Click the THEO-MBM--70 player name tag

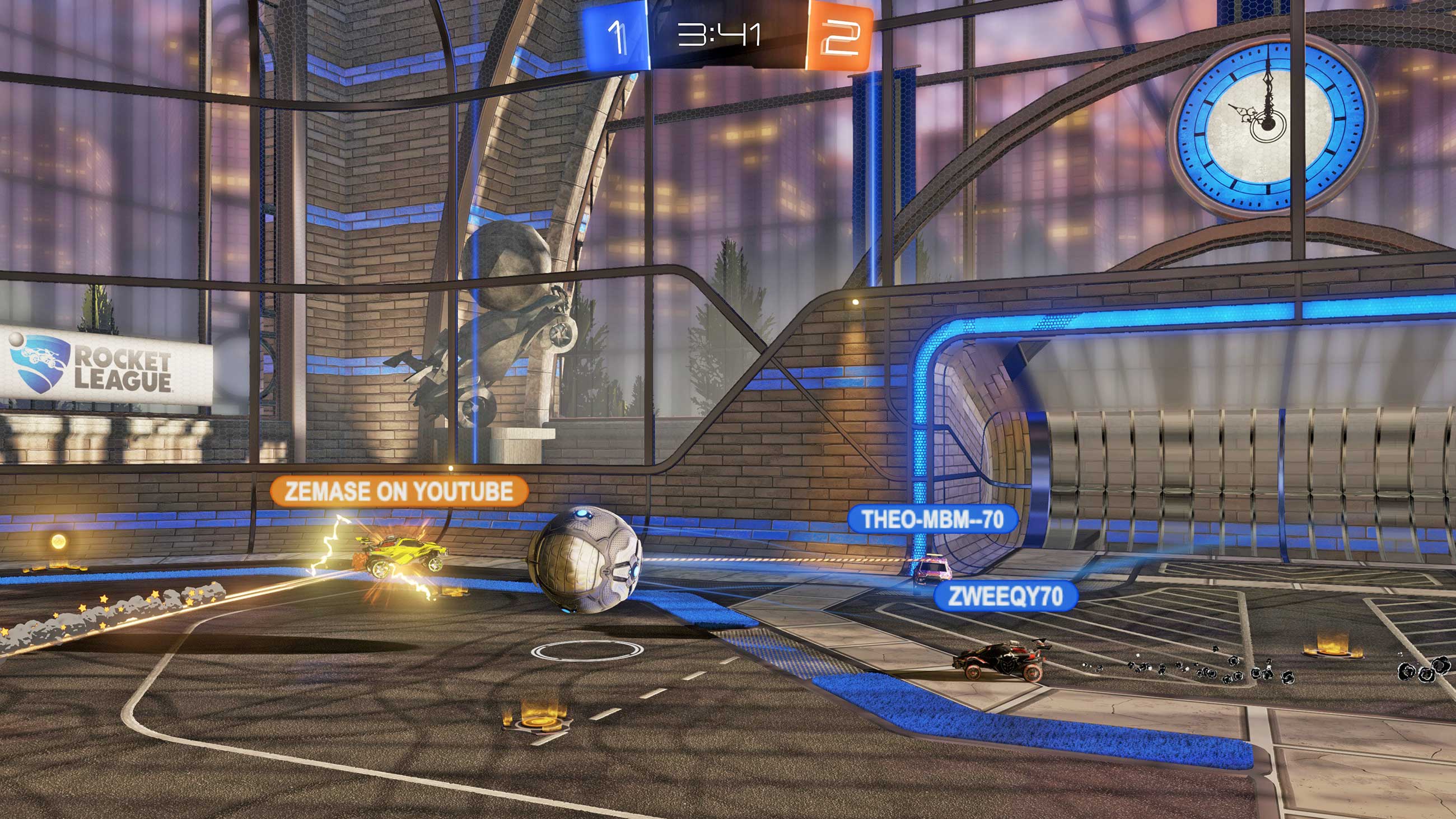[x=932, y=519]
